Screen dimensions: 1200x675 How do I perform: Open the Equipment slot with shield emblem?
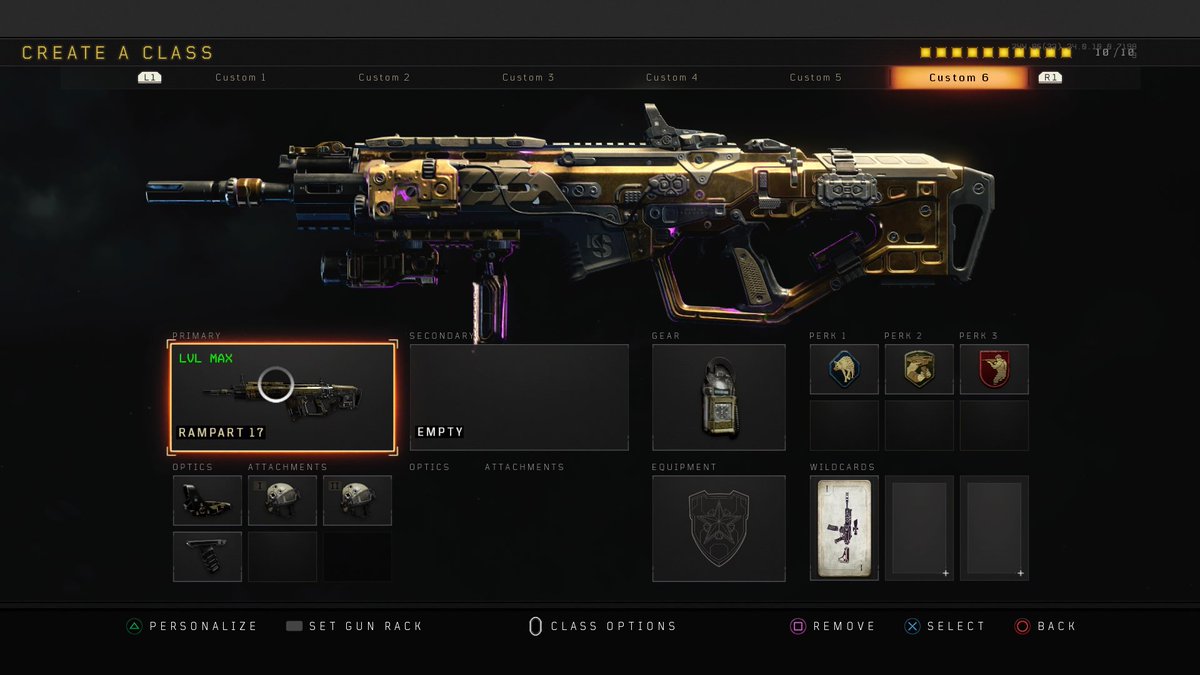point(719,528)
